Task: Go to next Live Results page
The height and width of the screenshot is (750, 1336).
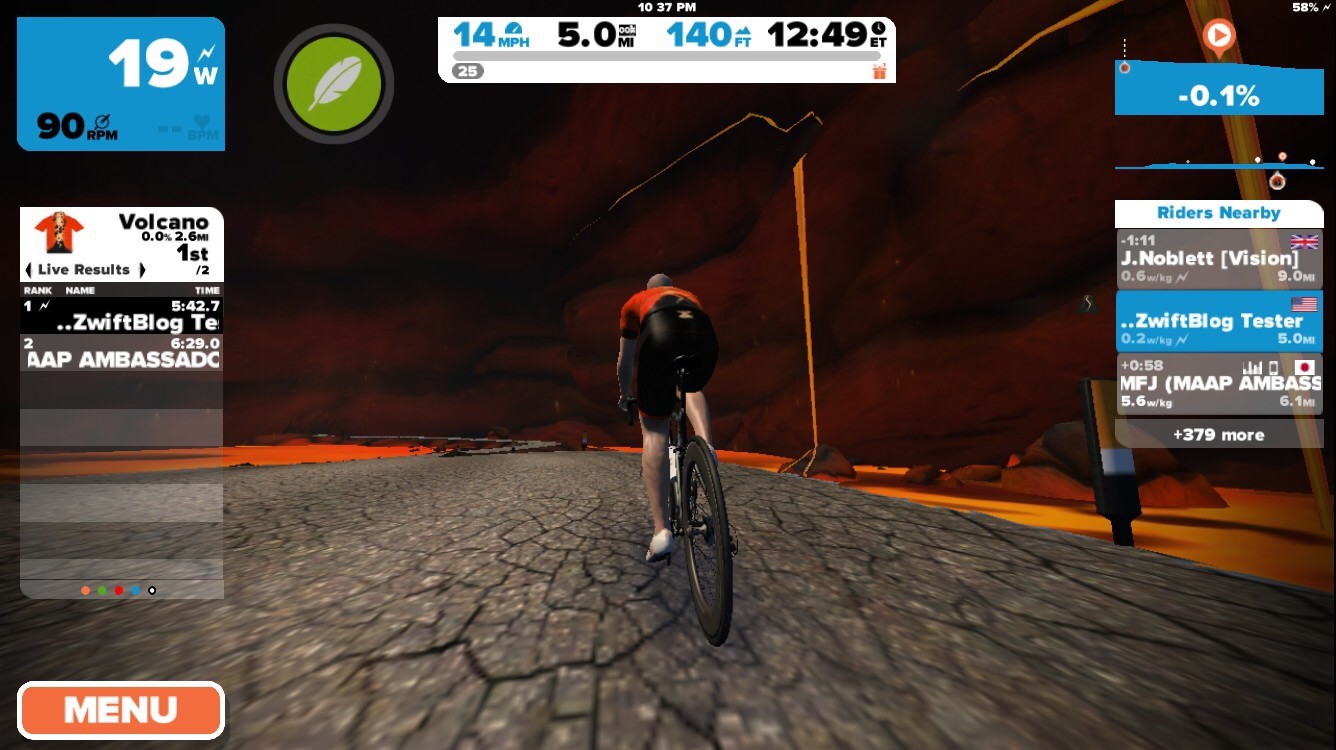Action: pos(142,270)
